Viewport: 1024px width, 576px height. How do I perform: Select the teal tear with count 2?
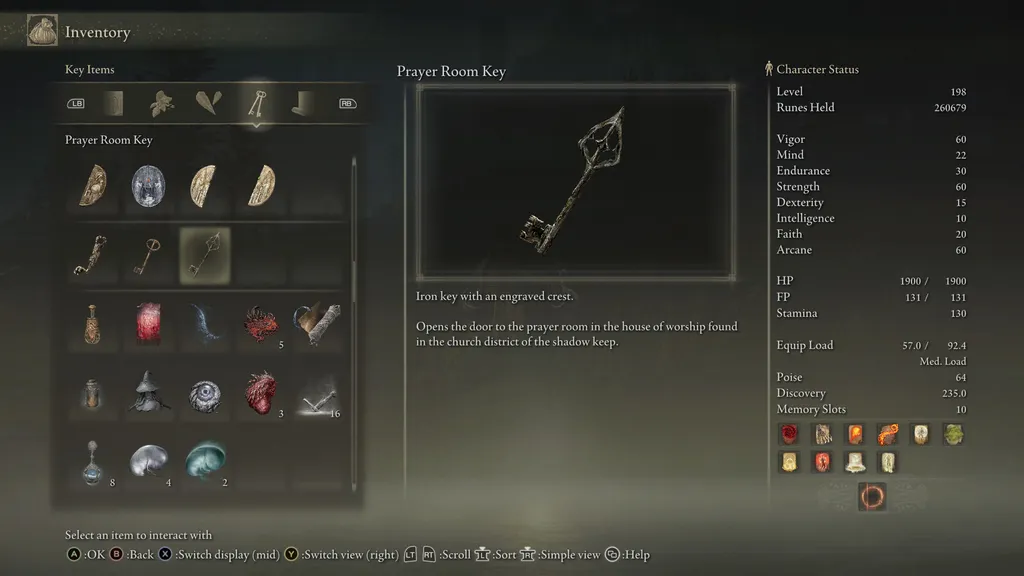[x=205, y=462]
